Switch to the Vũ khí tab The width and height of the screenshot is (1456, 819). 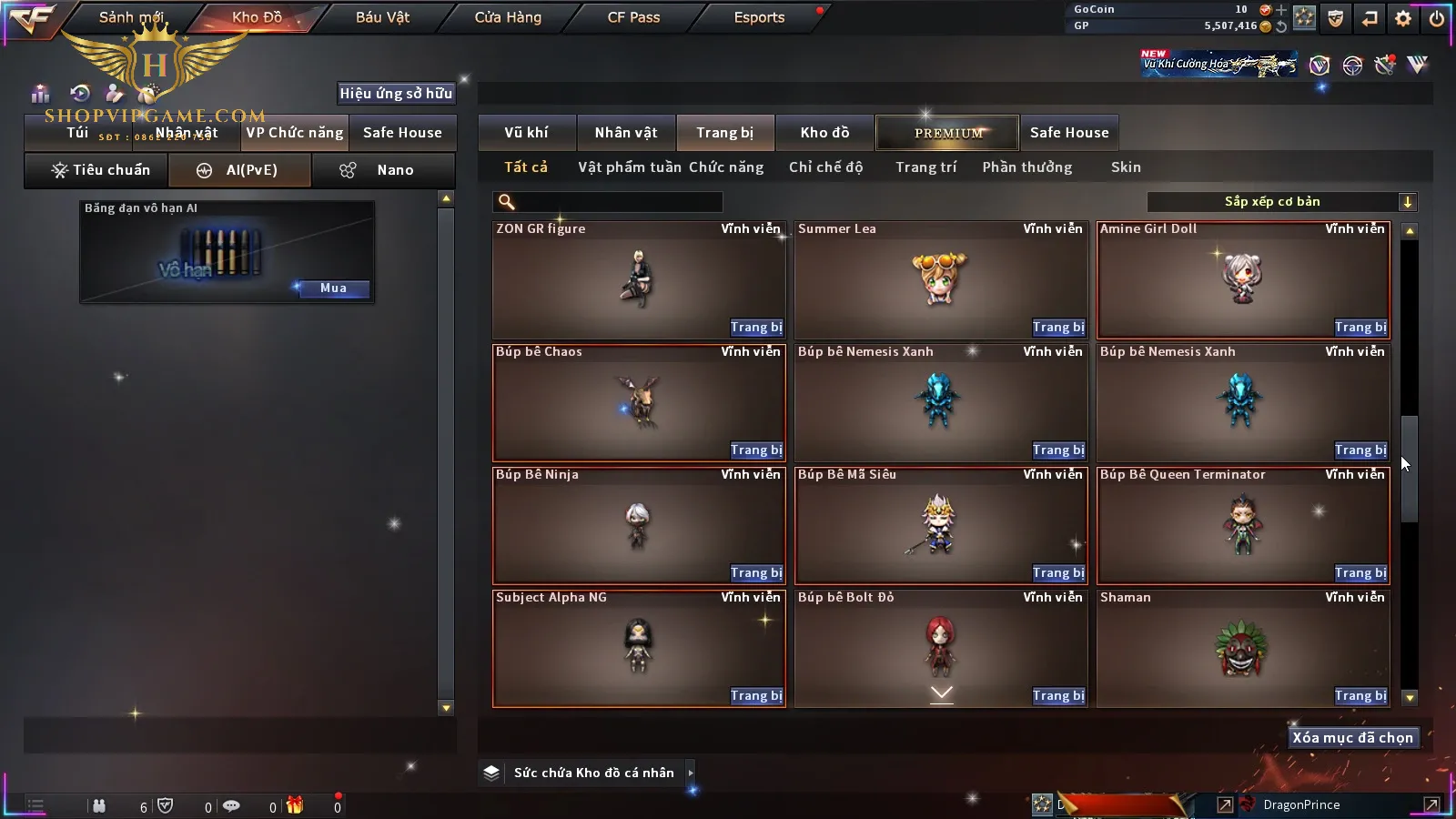tap(526, 133)
